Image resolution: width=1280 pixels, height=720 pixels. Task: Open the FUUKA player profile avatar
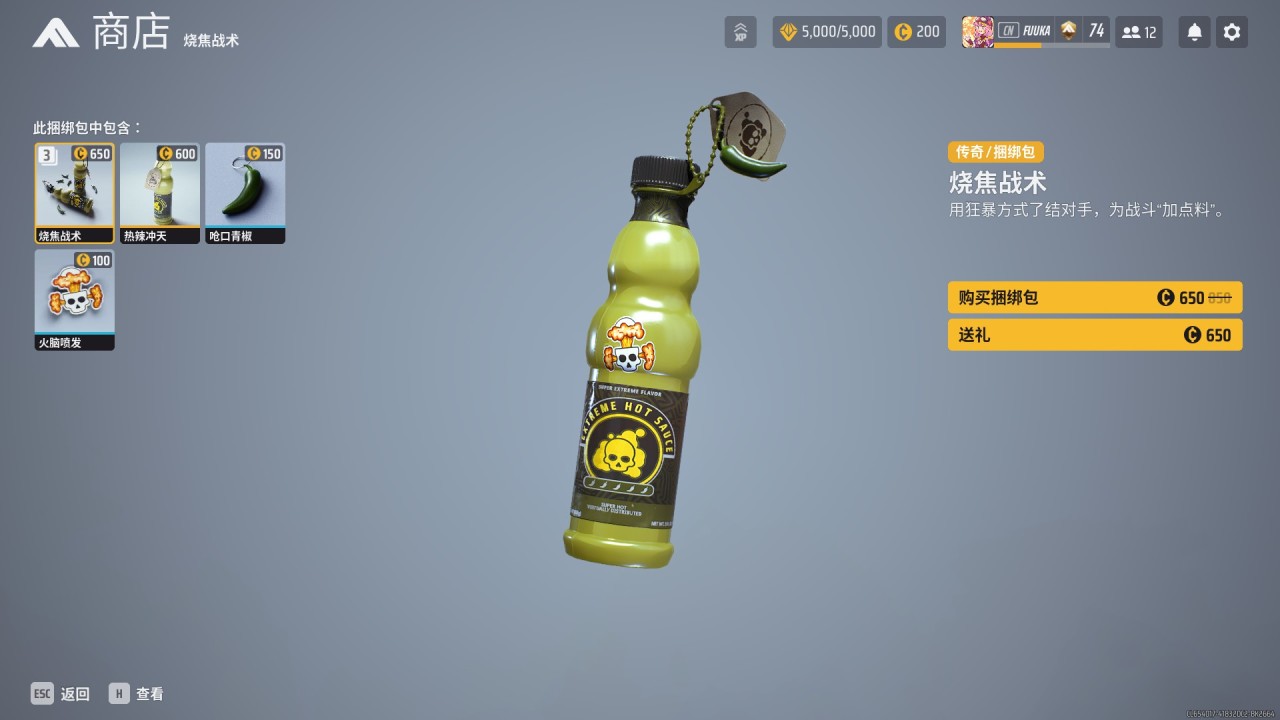[x=978, y=31]
